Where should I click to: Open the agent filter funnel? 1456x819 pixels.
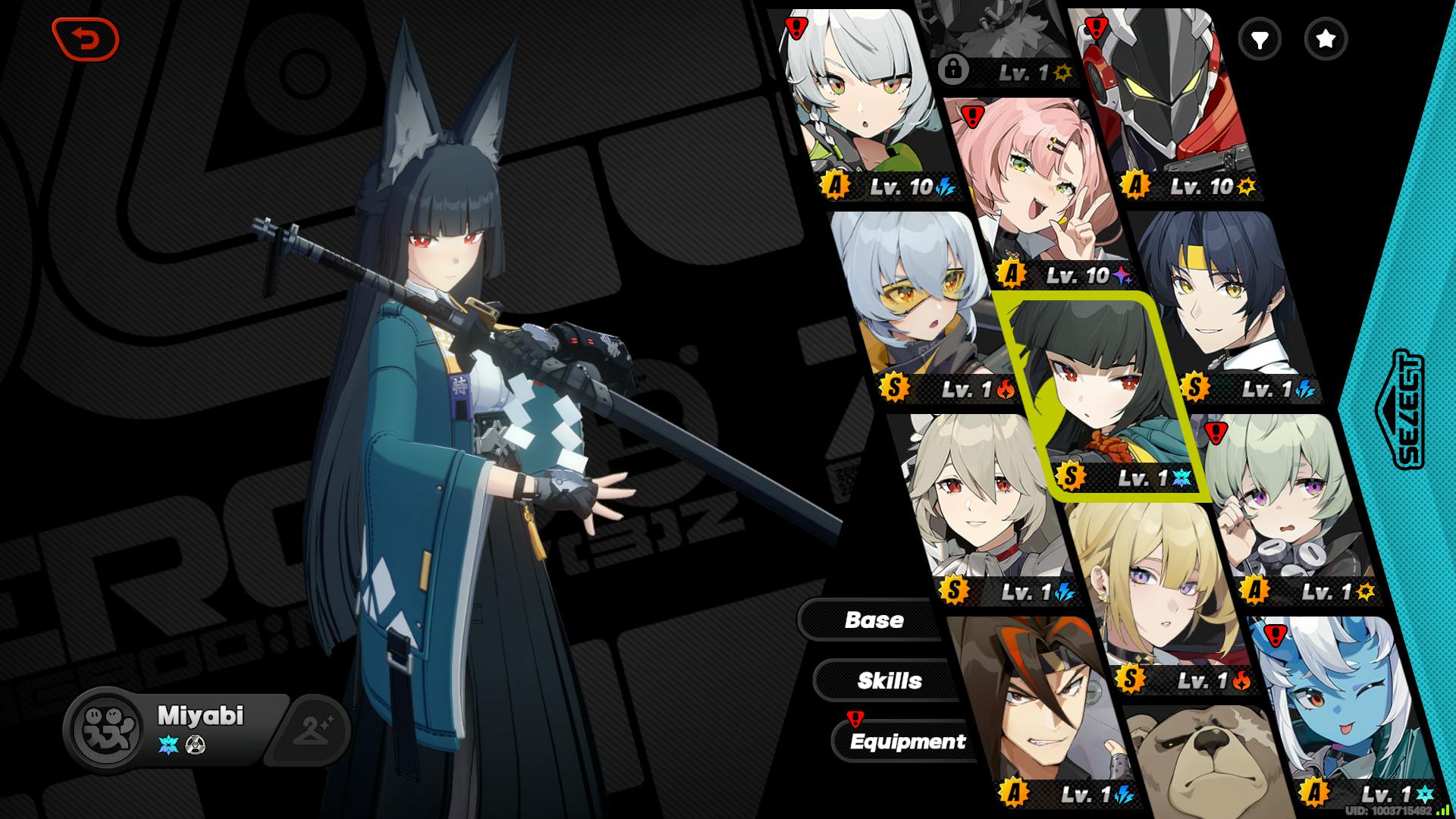pos(1260,39)
